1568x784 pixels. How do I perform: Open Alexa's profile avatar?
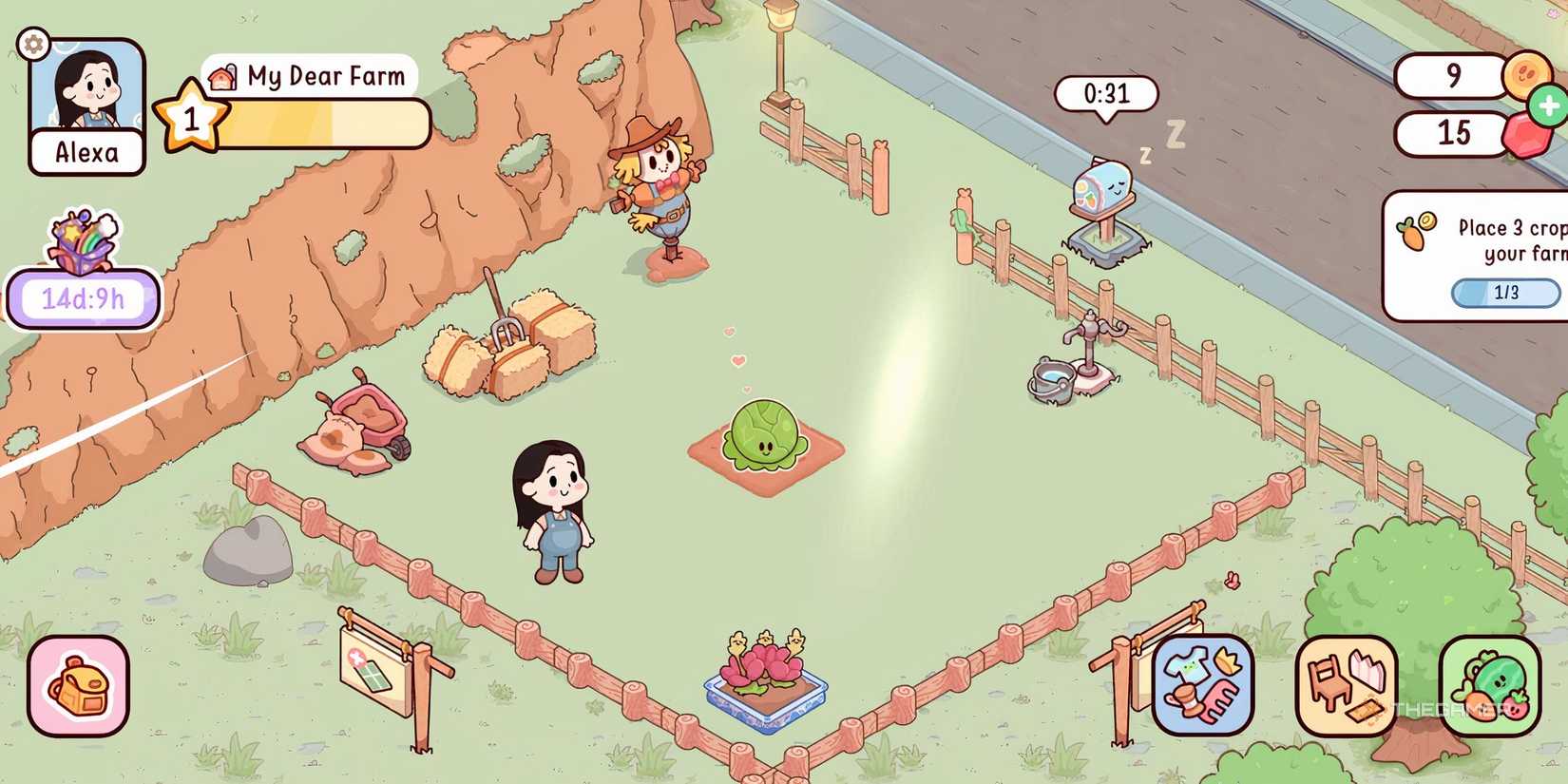tap(86, 95)
